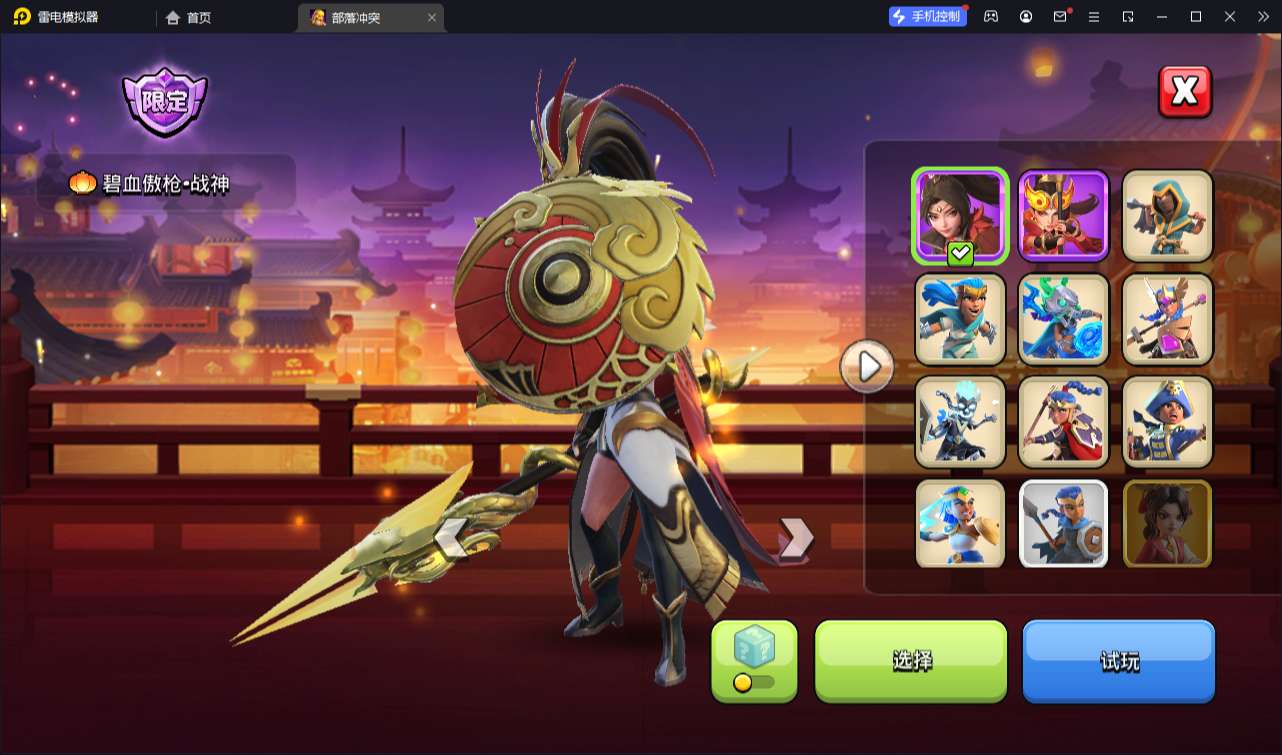
Task: Click the round play arrow beside skin grid
Action: [867, 367]
